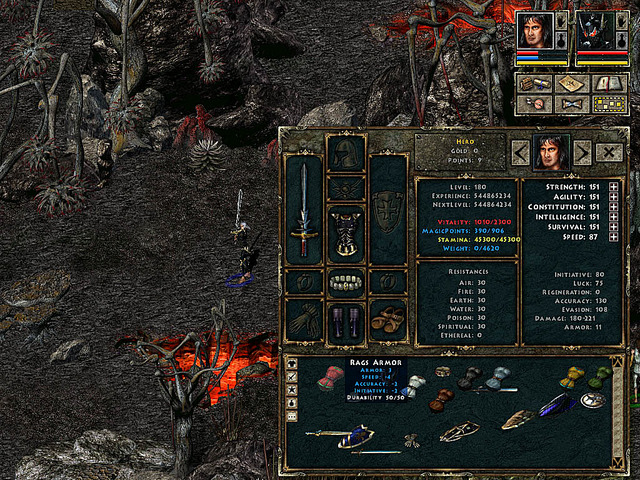The height and width of the screenshot is (480, 640).
Task: Add a point to Strength
Action: point(613,187)
